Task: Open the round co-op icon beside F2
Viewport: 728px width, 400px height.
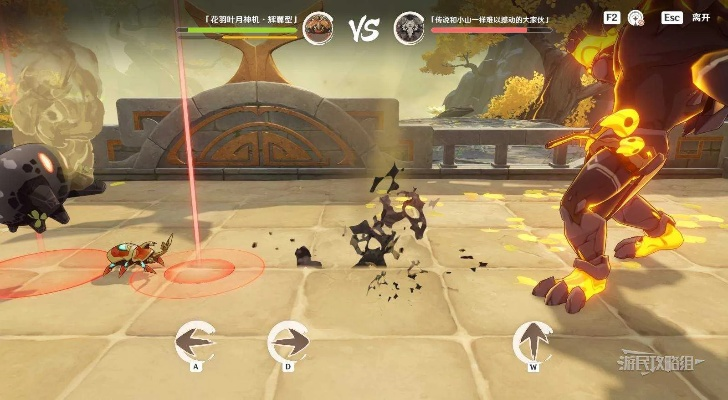Action: tap(635, 18)
